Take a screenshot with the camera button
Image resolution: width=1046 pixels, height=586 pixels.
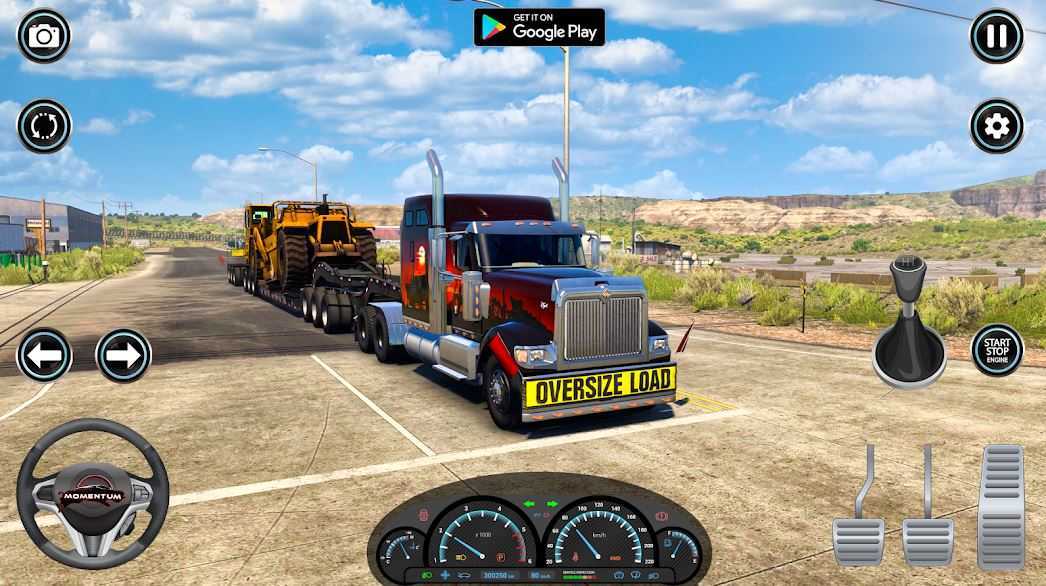[x=44, y=37]
